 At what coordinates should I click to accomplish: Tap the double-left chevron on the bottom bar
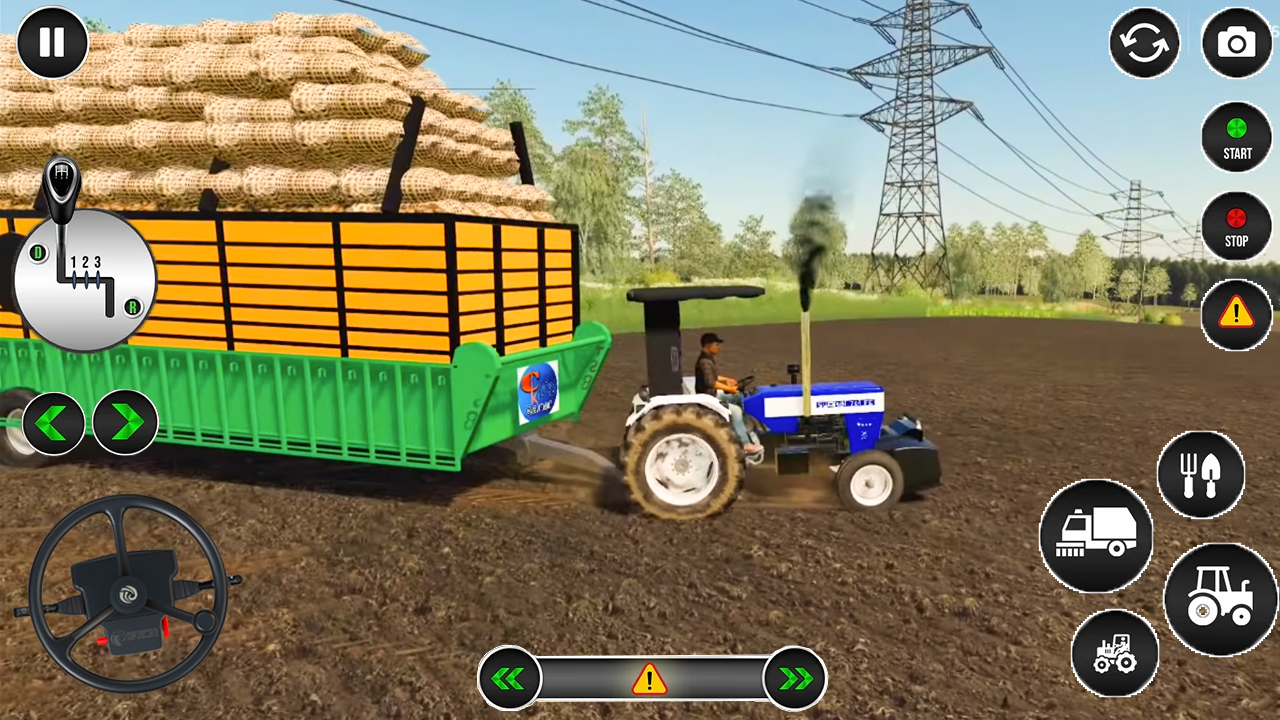(x=511, y=678)
